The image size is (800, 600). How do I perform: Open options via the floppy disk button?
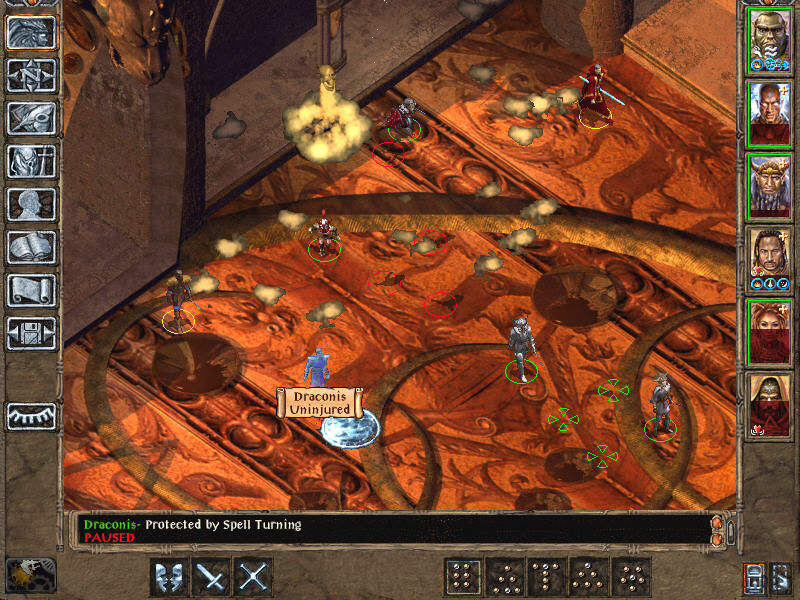pyautogui.click(x=31, y=333)
